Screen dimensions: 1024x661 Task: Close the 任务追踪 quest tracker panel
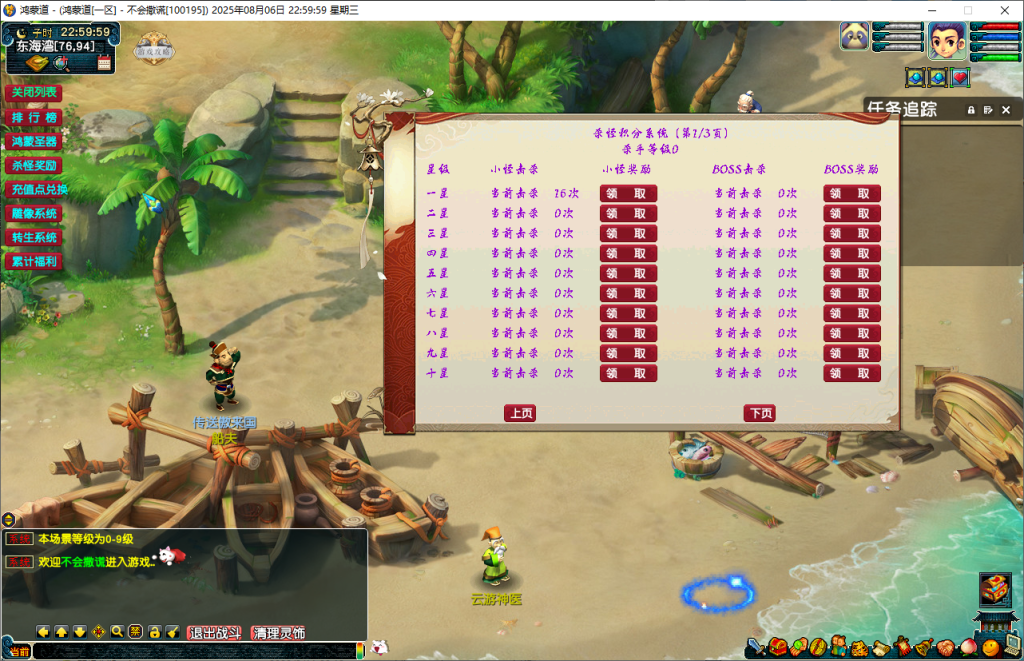pyautogui.click(x=1006, y=110)
